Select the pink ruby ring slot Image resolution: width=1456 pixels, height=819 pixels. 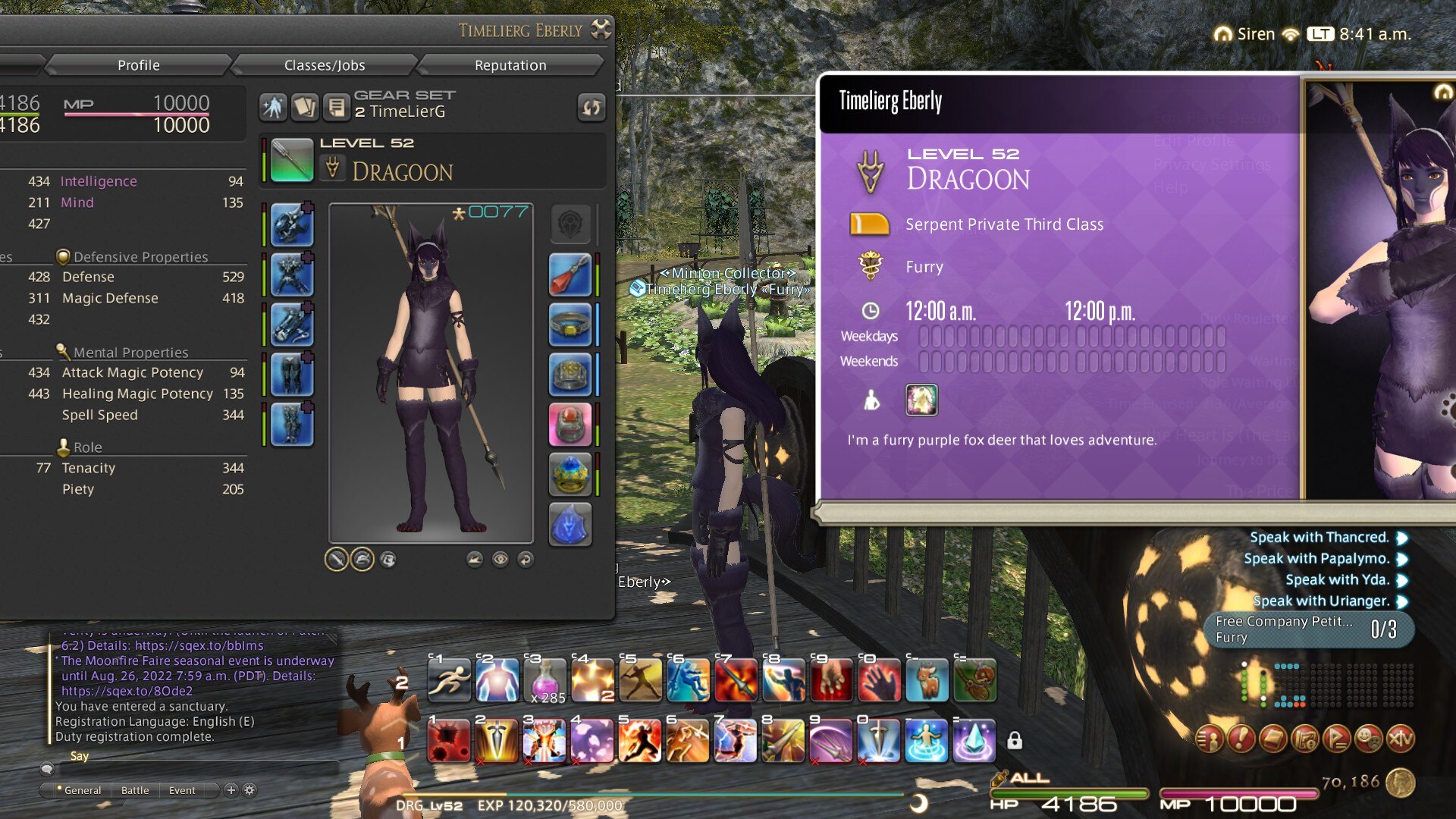click(x=570, y=424)
